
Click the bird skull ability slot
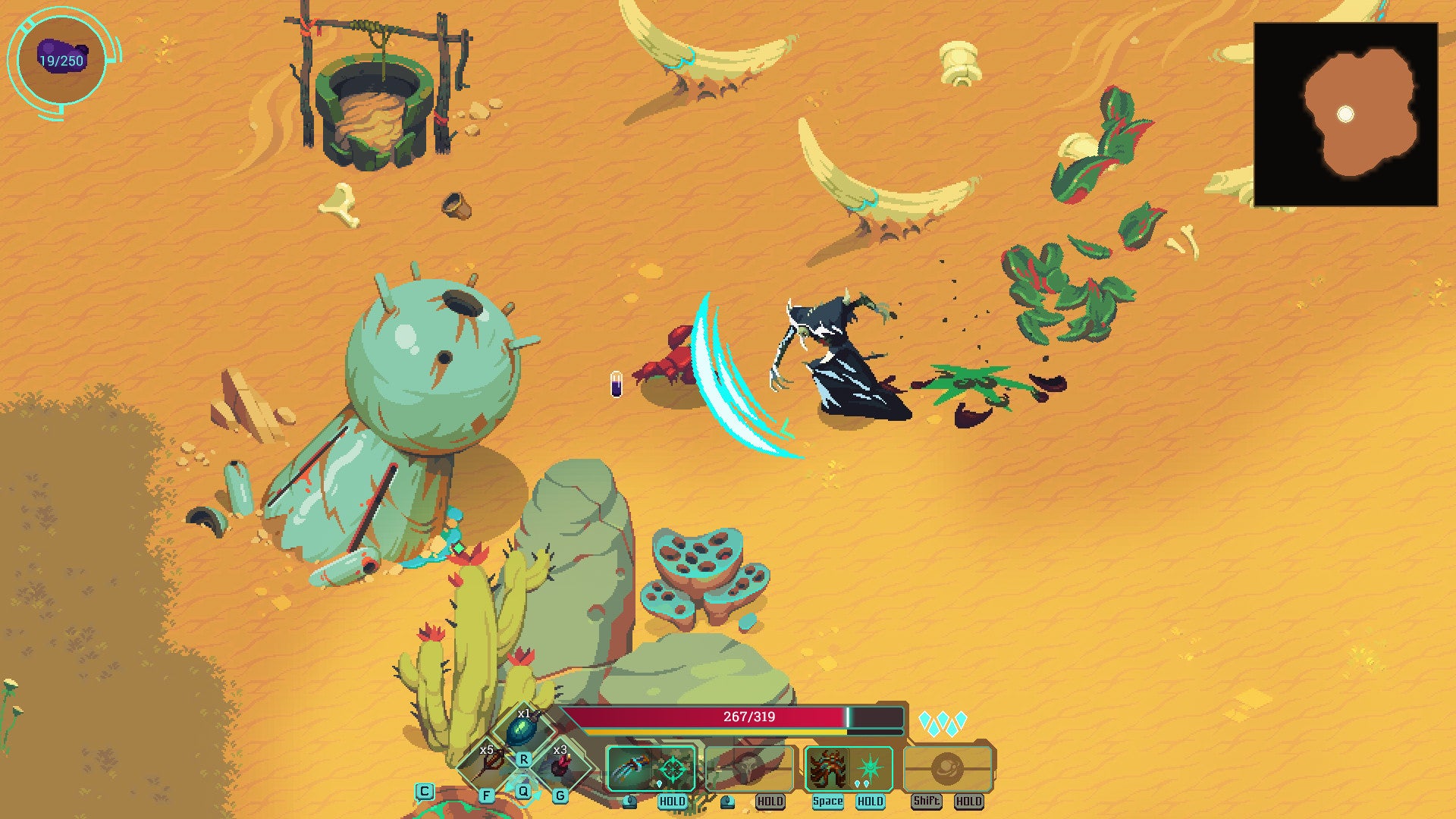point(748,766)
